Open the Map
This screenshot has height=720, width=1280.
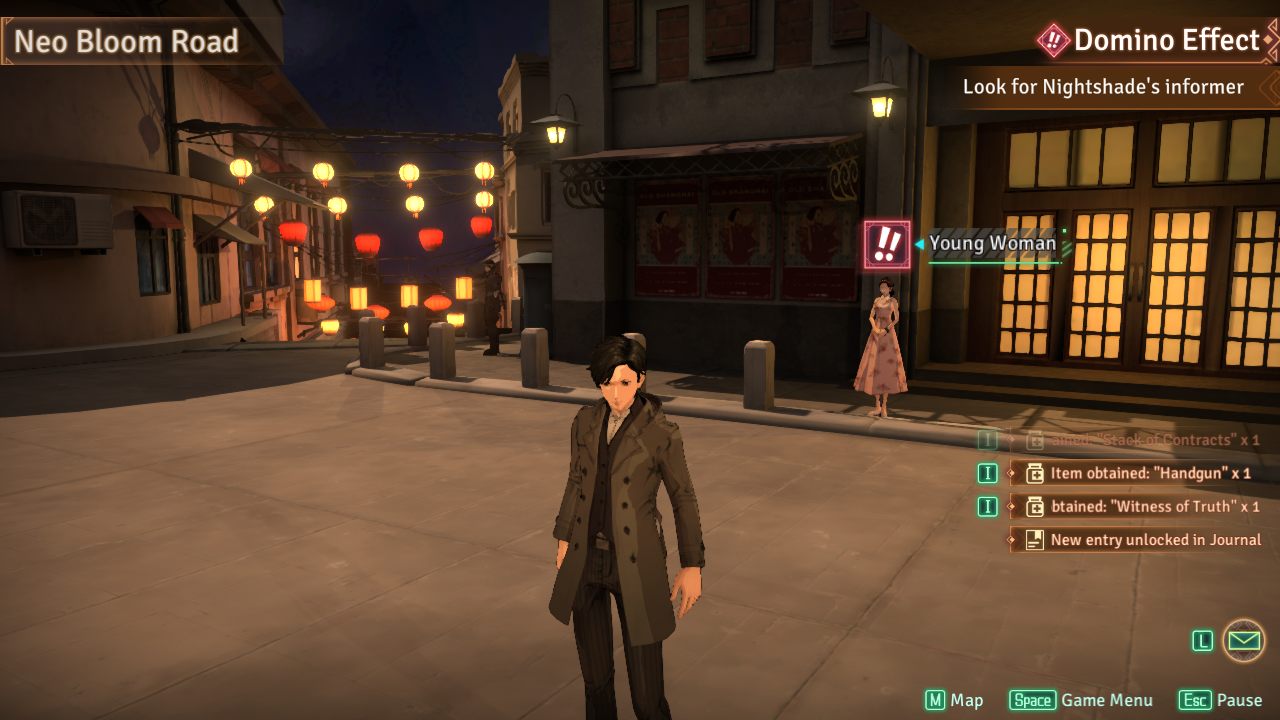(954, 700)
